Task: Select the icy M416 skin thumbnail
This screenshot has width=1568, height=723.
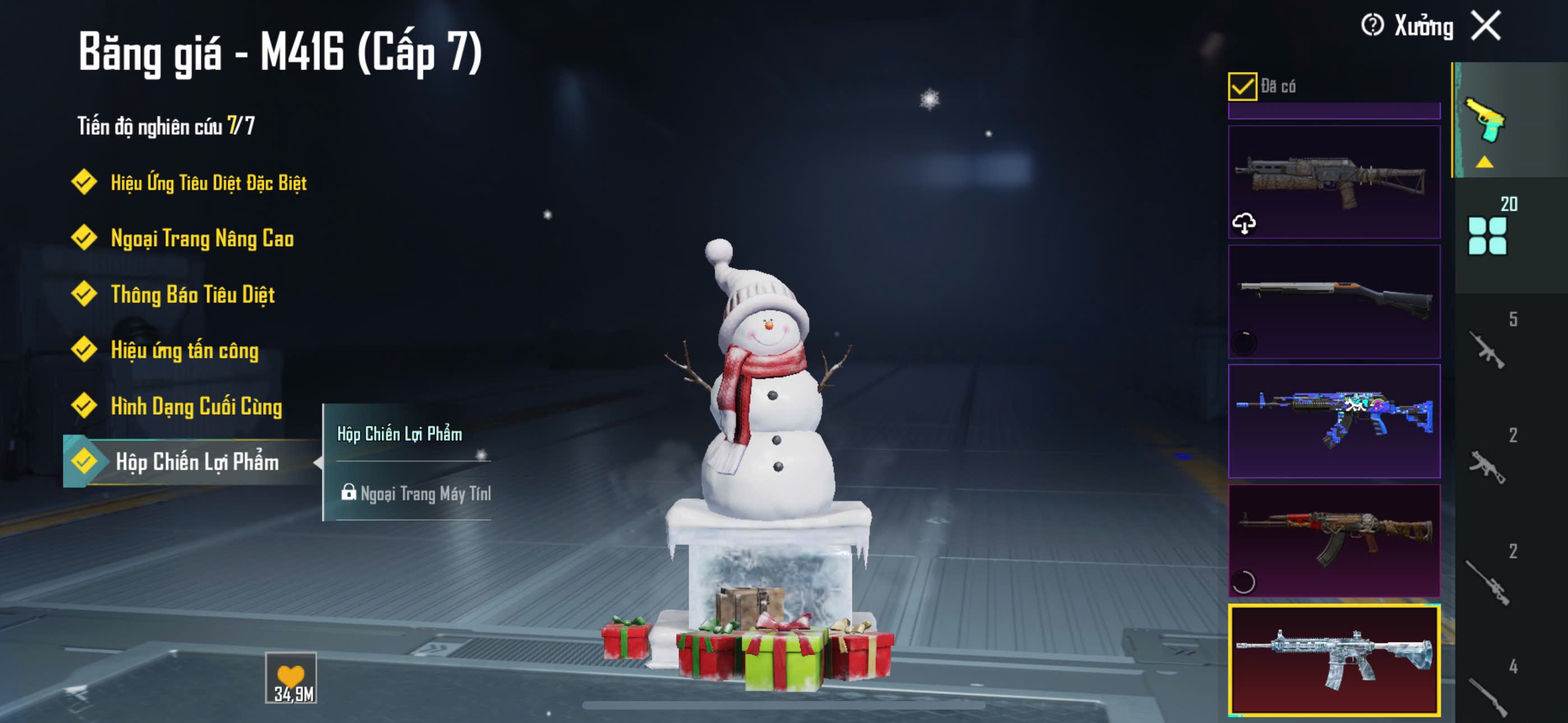Action: [x=1334, y=660]
